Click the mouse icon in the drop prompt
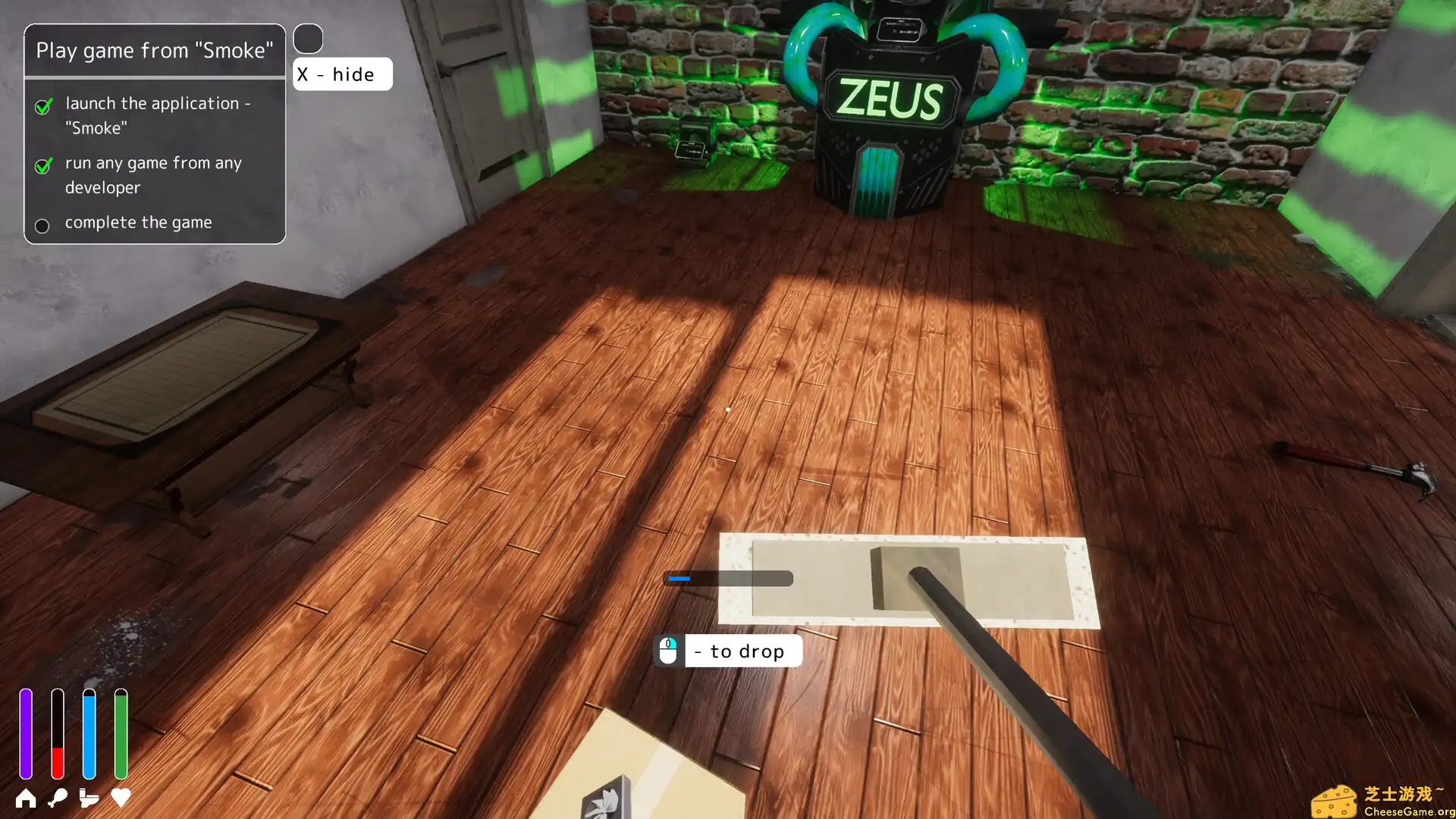The height and width of the screenshot is (819, 1456). (667, 650)
